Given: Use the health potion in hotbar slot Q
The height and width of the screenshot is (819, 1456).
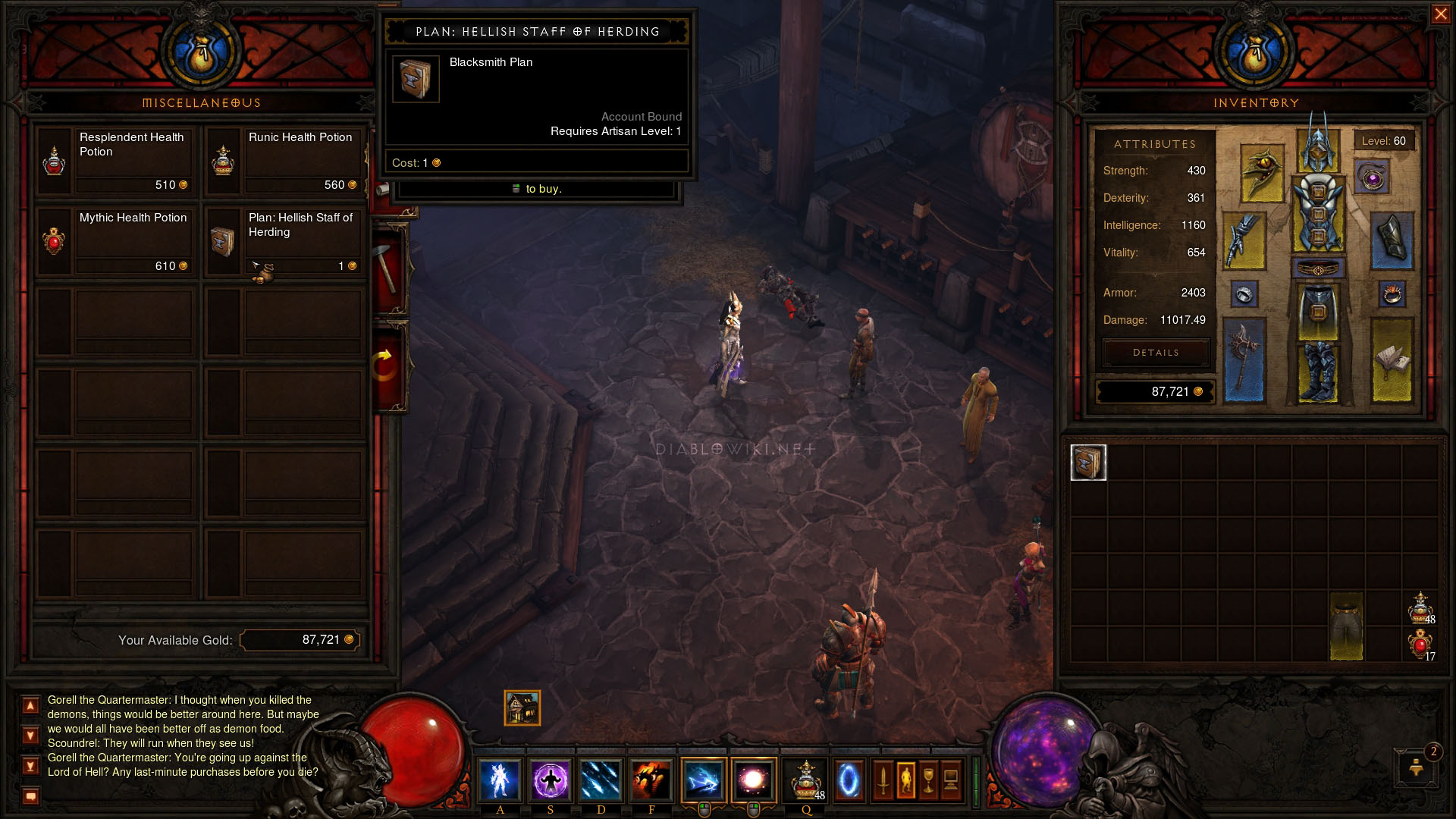Looking at the screenshot, I should click(x=805, y=780).
